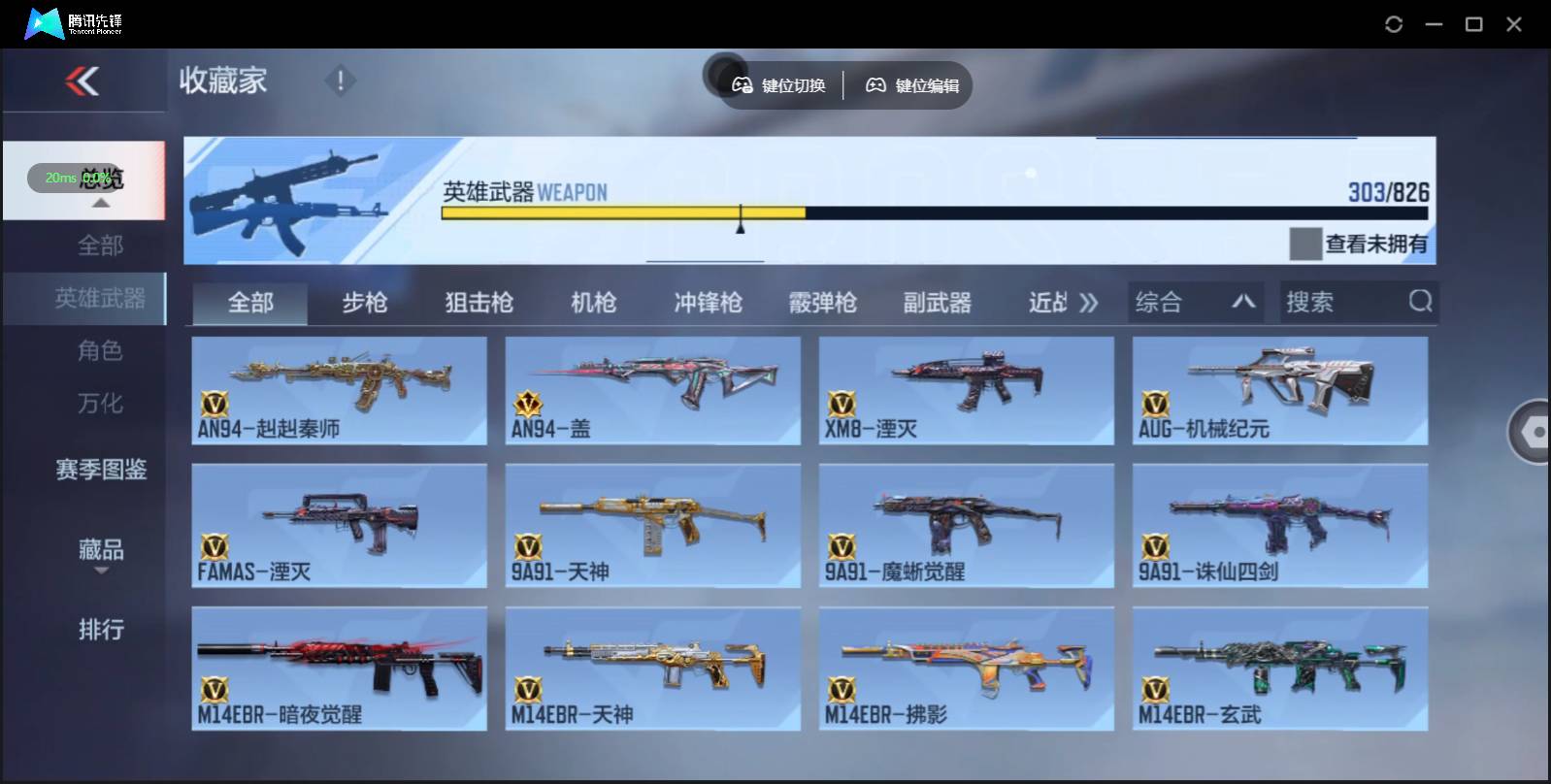Click the exclamation icon beside 收藏家 title
Screen dimensions: 1551x784
coord(339,82)
